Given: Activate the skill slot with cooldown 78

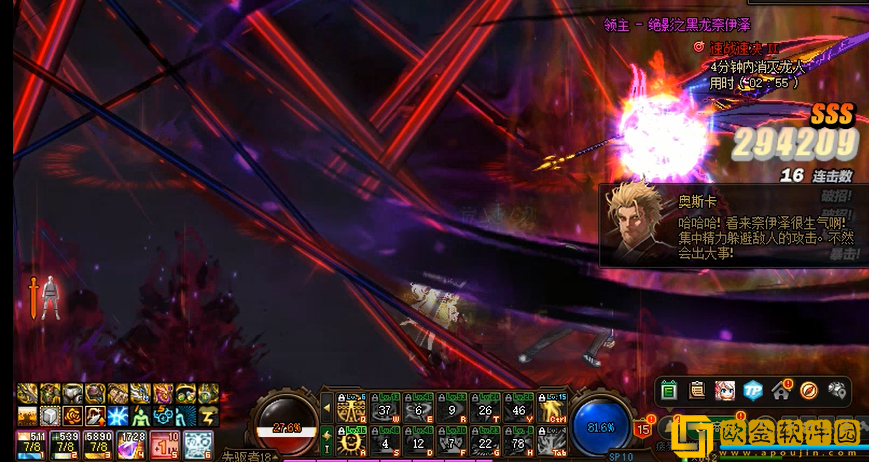Looking at the screenshot, I should click(x=519, y=440).
